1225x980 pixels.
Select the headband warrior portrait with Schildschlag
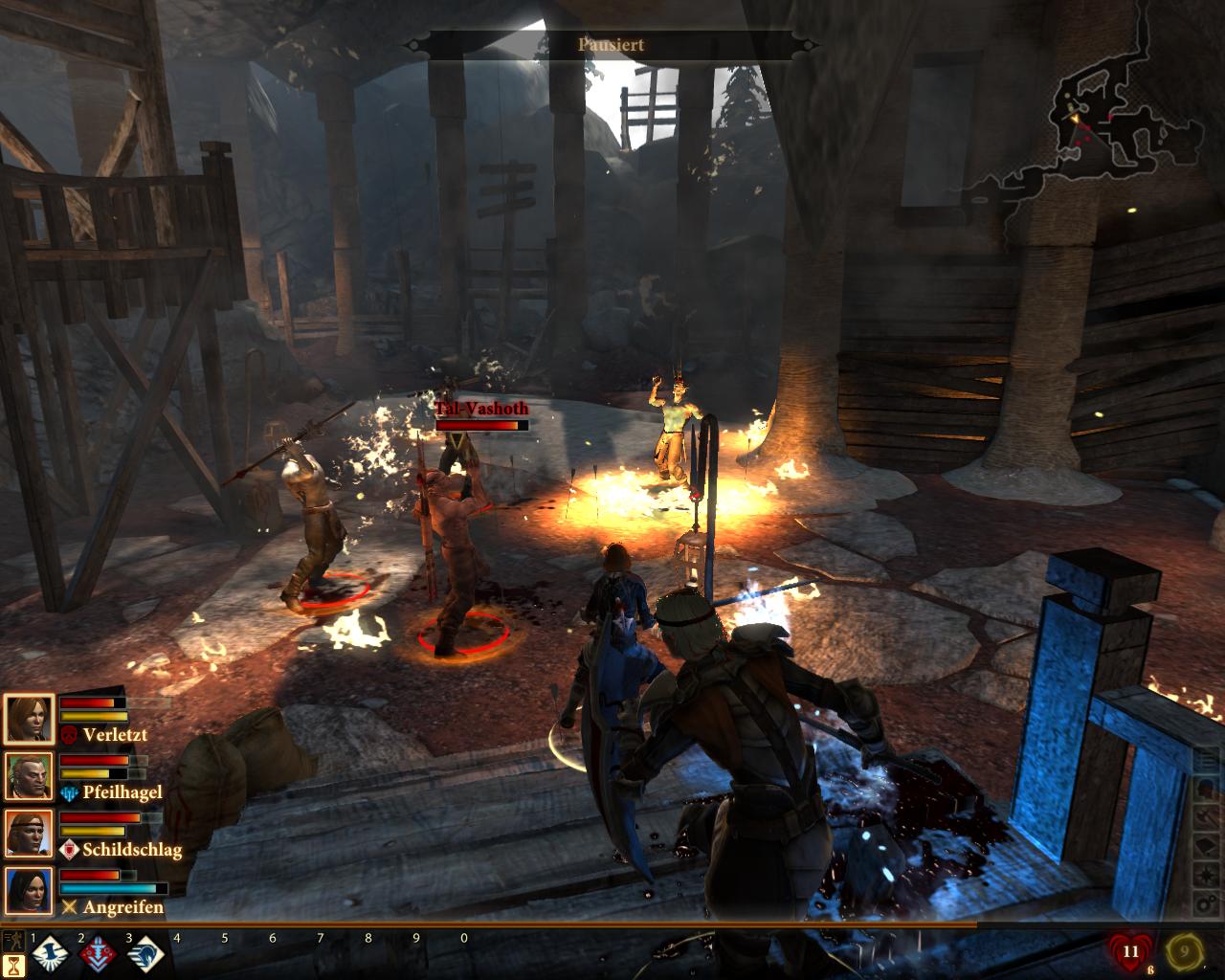pyautogui.click(x=29, y=833)
